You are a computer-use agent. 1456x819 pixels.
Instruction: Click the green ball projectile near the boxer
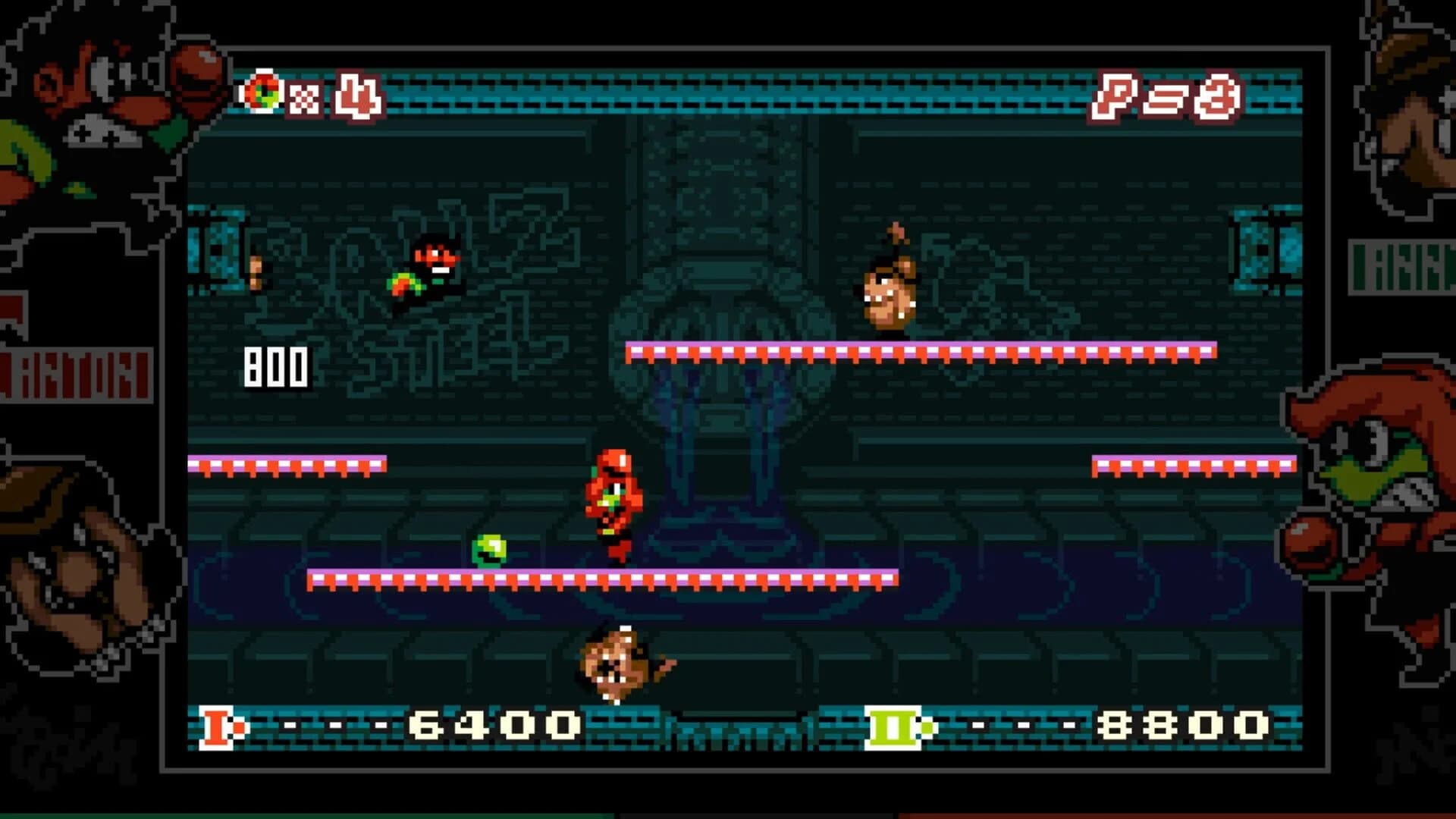(x=489, y=550)
